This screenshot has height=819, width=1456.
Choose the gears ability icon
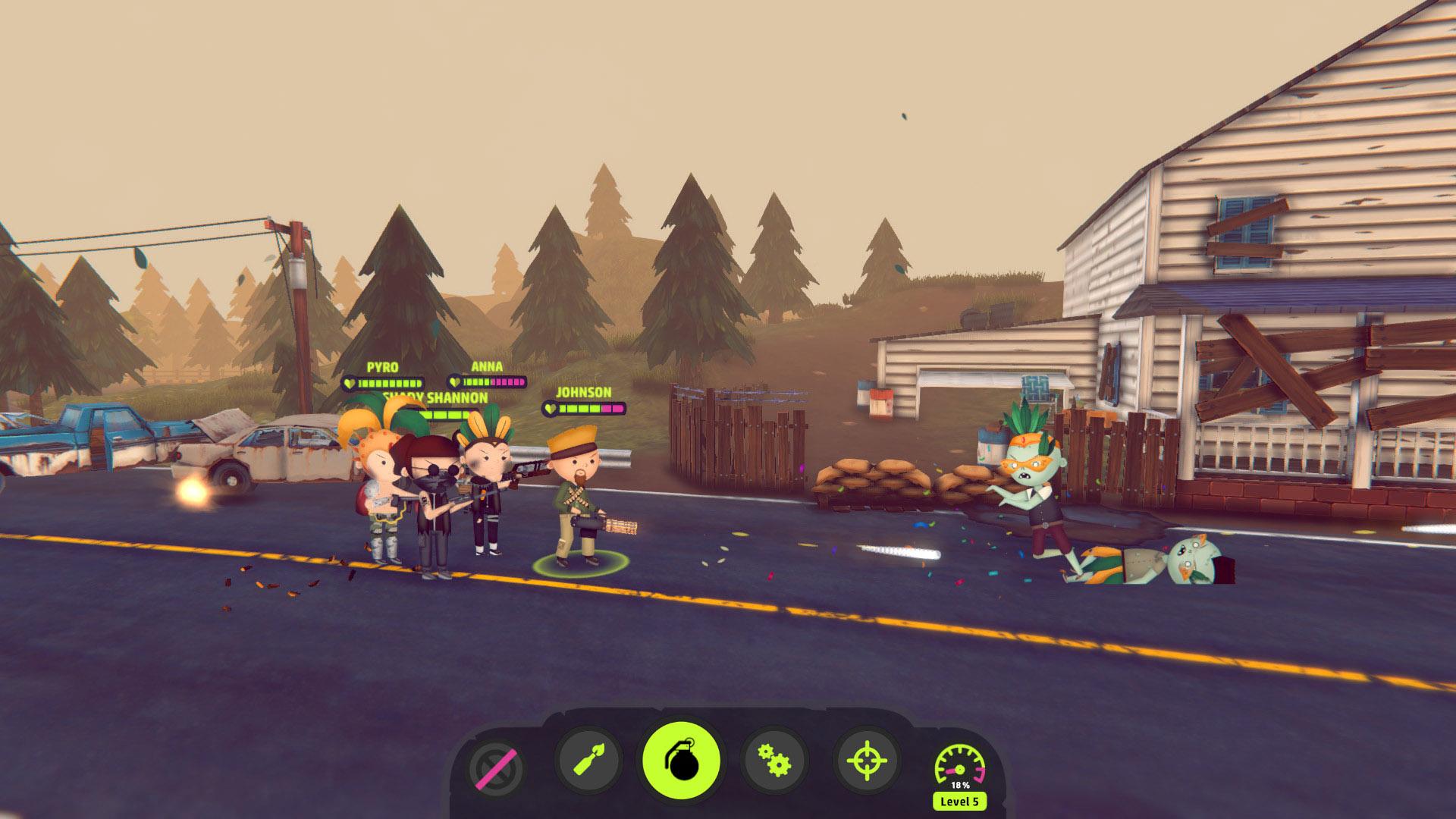774,761
